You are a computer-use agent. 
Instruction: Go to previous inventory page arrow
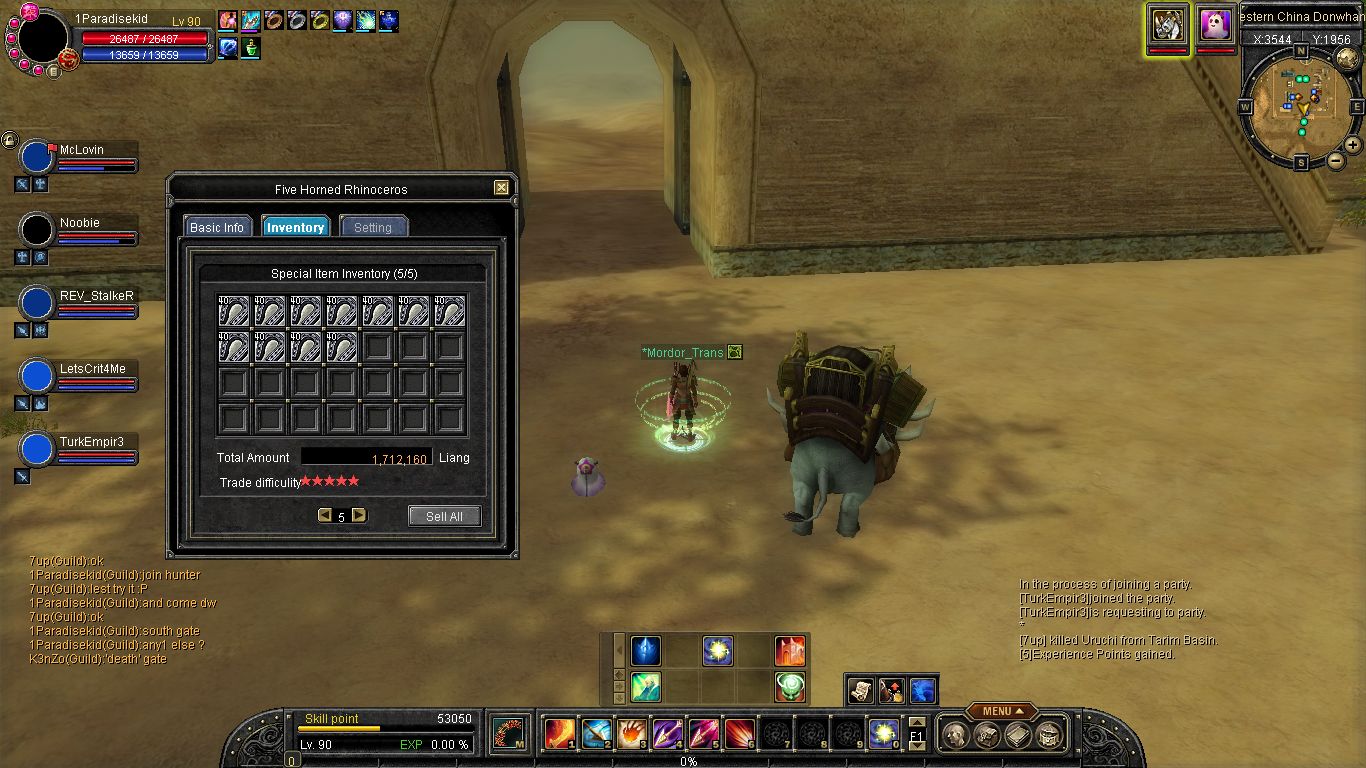point(324,516)
